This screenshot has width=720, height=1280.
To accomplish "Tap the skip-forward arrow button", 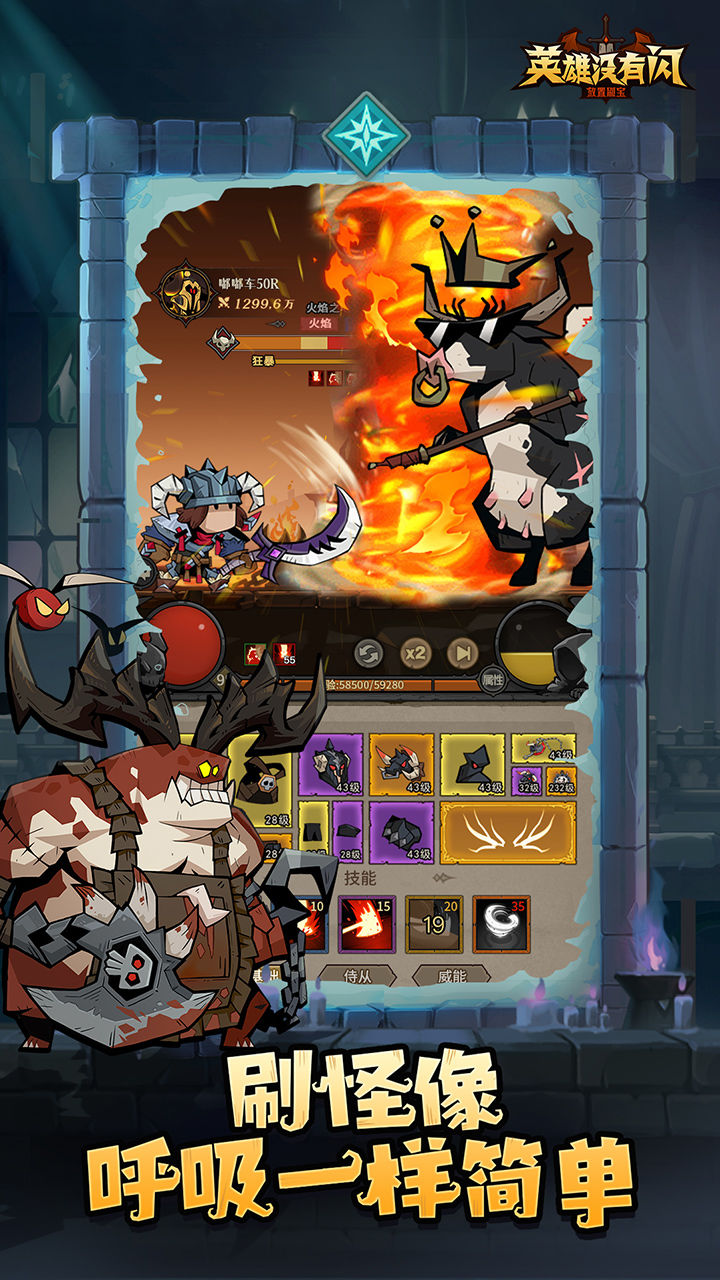I will [x=461, y=654].
